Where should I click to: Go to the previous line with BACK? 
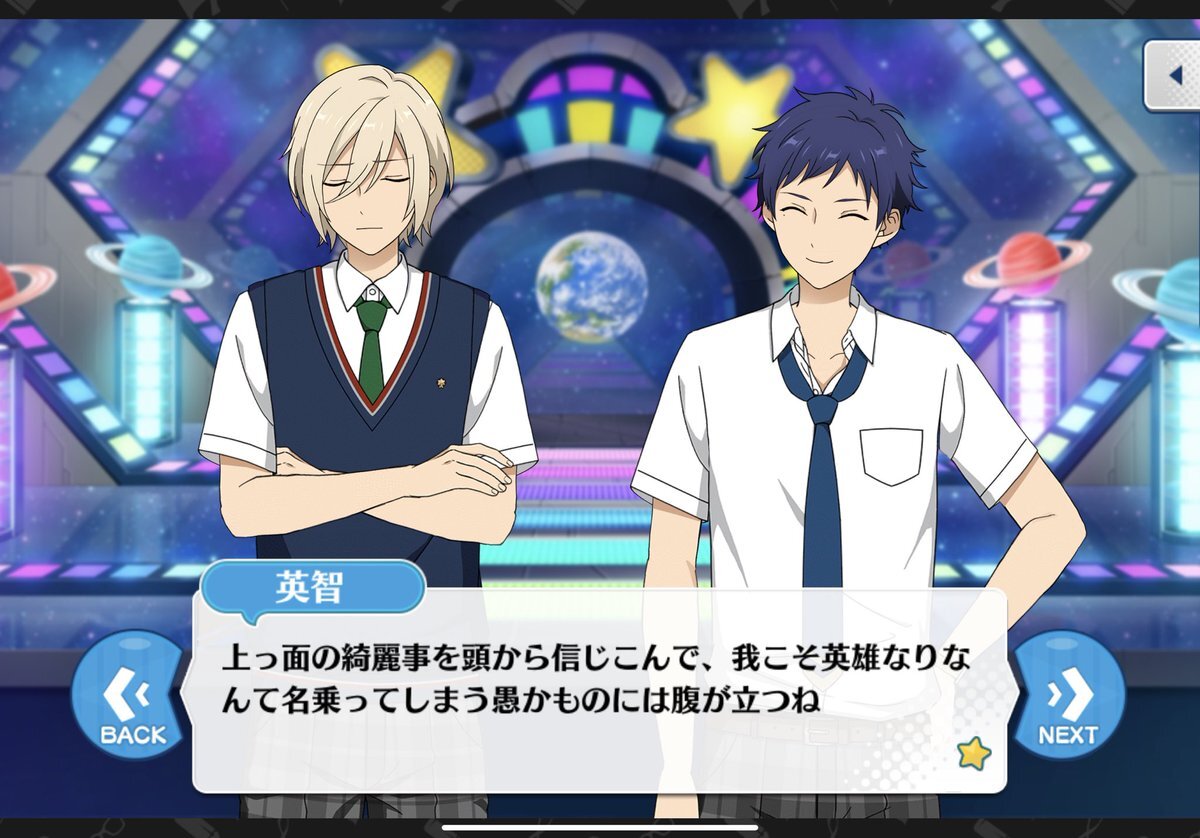click(133, 700)
